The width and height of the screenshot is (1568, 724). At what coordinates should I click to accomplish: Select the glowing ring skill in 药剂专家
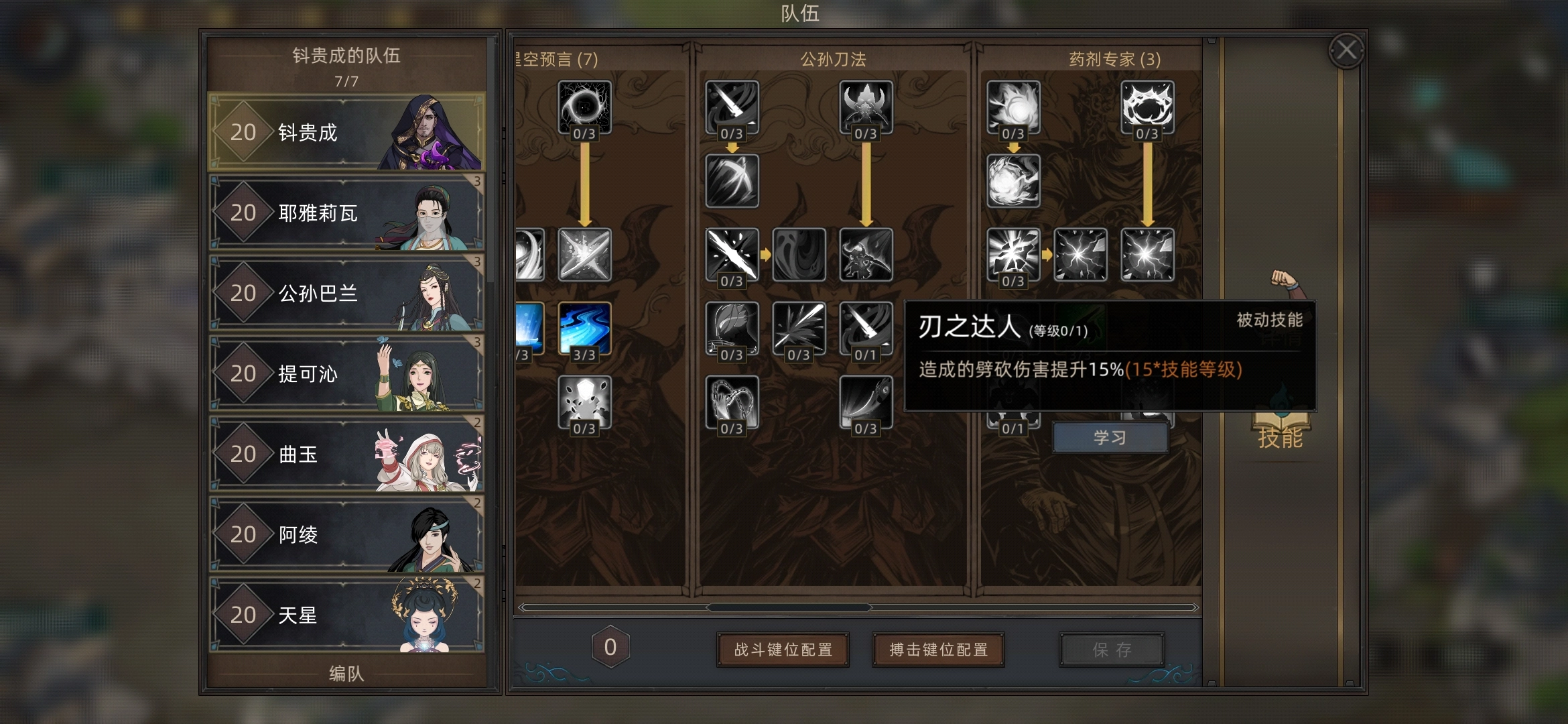tap(1147, 107)
